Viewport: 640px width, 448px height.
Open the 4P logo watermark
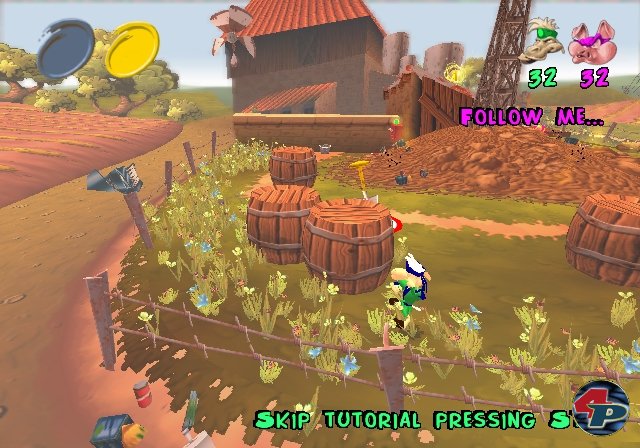coord(601,409)
